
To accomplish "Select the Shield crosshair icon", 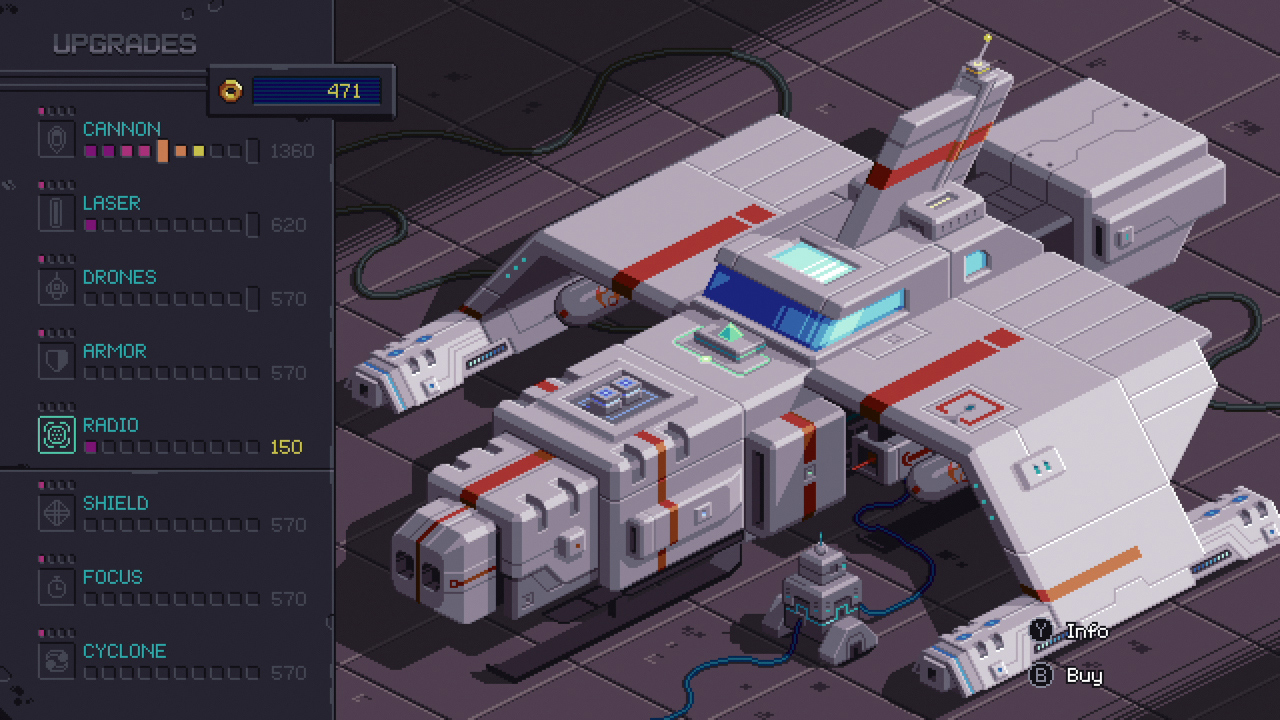I will (55, 512).
